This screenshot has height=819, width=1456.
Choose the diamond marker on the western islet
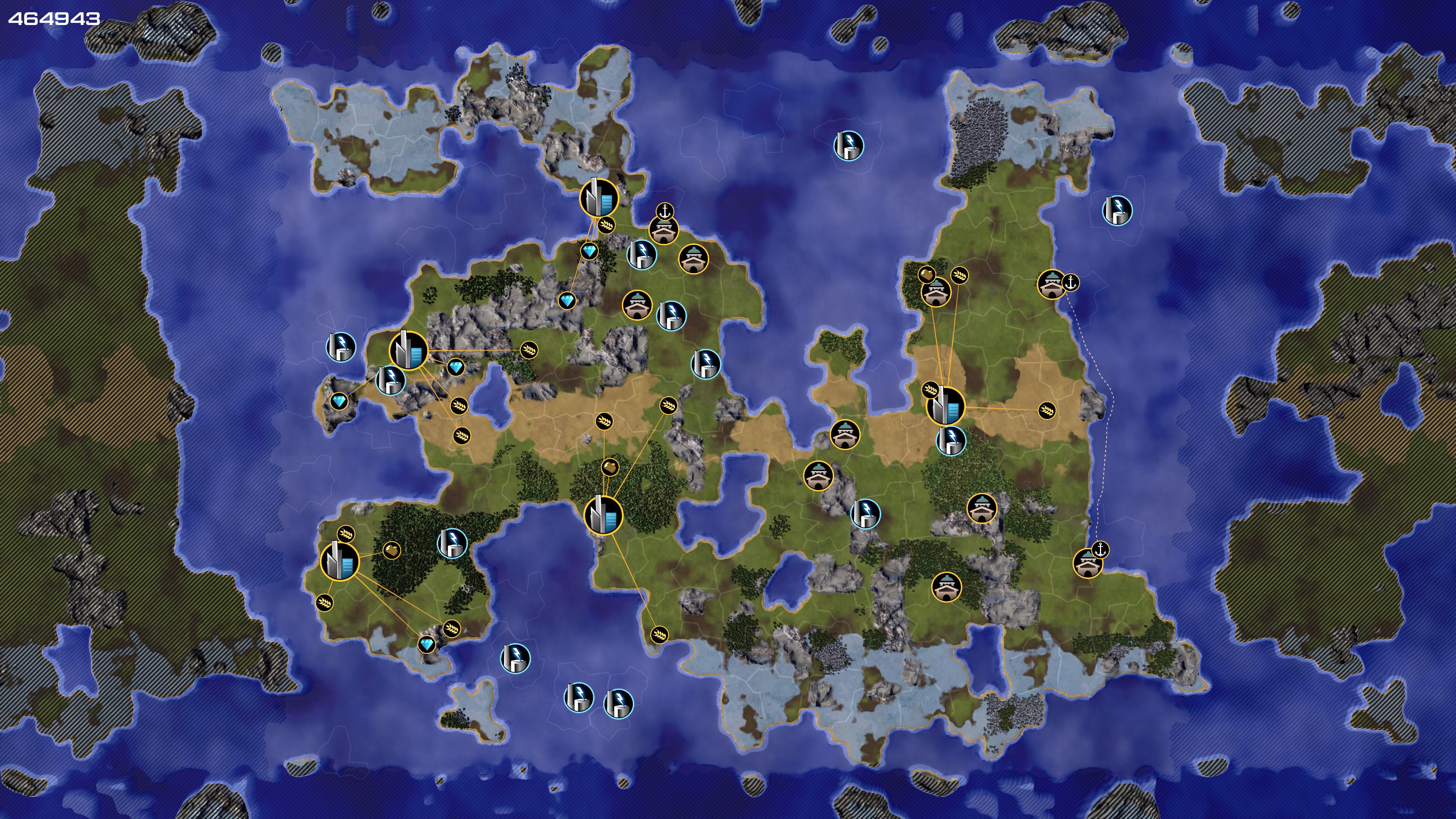pyautogui.click(x=339, y=402)
